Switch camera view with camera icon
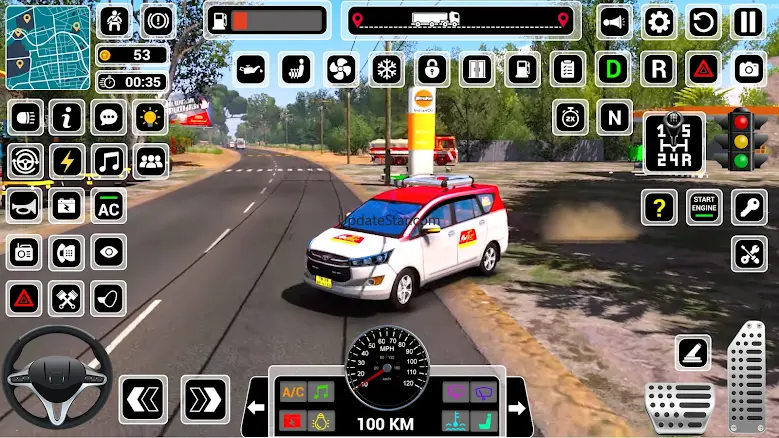 748,69
